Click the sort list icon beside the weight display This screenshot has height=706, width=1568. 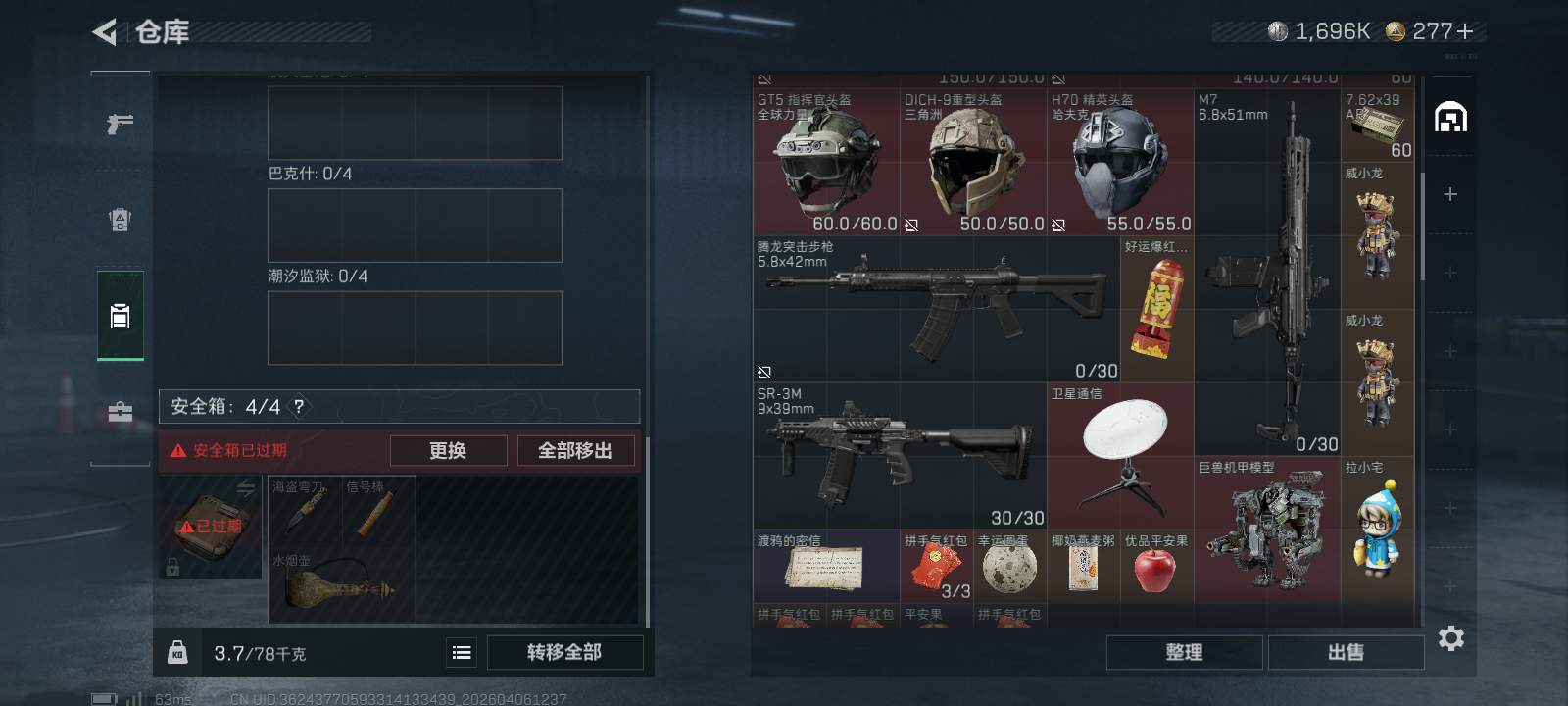click(461, 651)
